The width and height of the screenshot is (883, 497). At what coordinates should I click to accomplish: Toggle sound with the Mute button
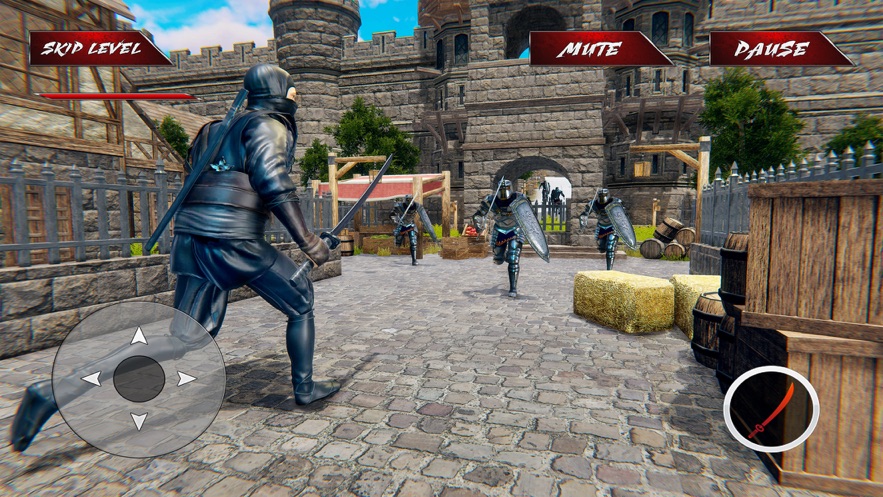point(598,48)
